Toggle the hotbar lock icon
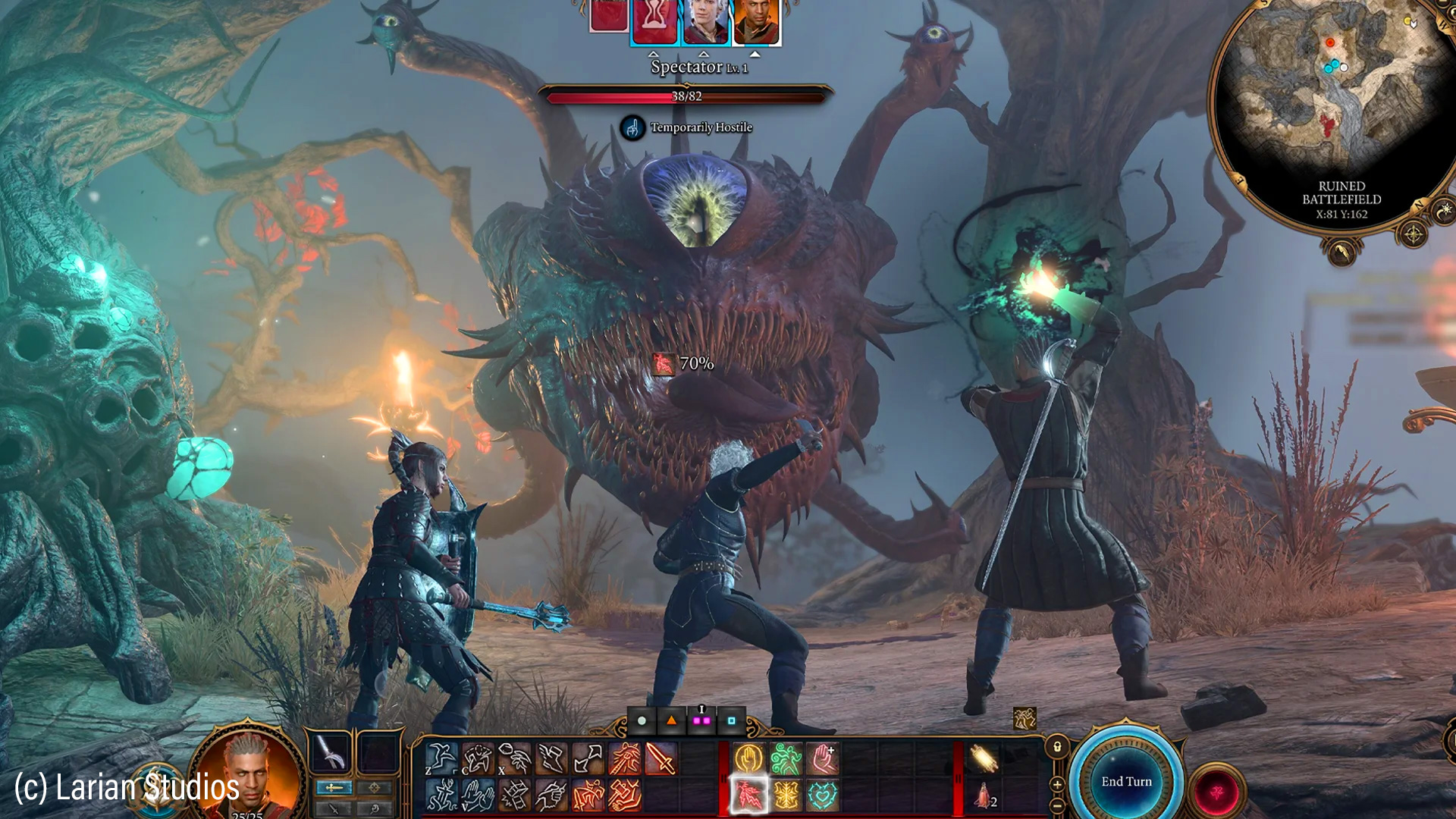The width and height of the screenshot is (1456, 819). pyautogui.click(x=1057, y=747)
